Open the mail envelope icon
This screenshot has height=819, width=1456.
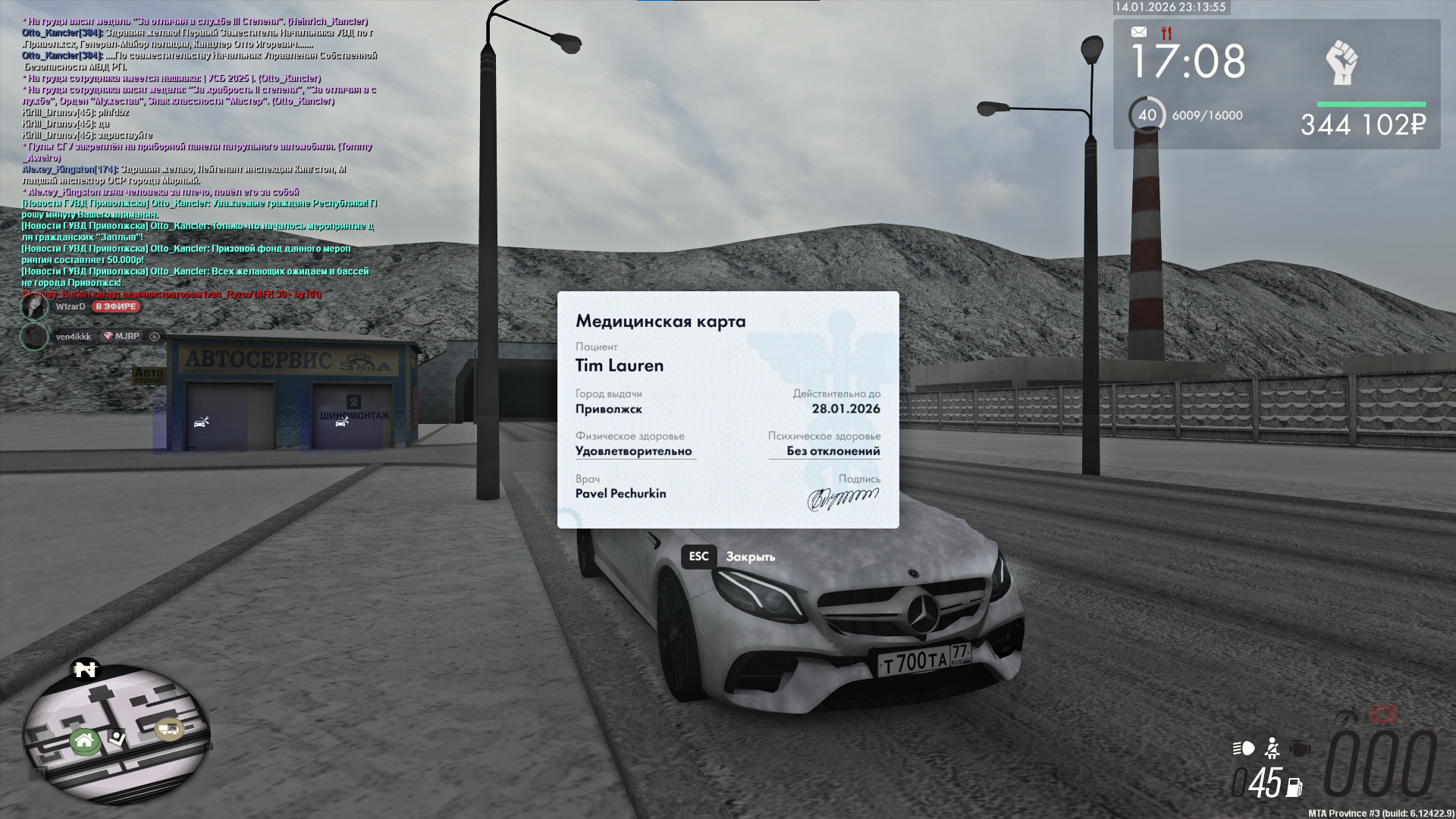(x=1138, y=32)
